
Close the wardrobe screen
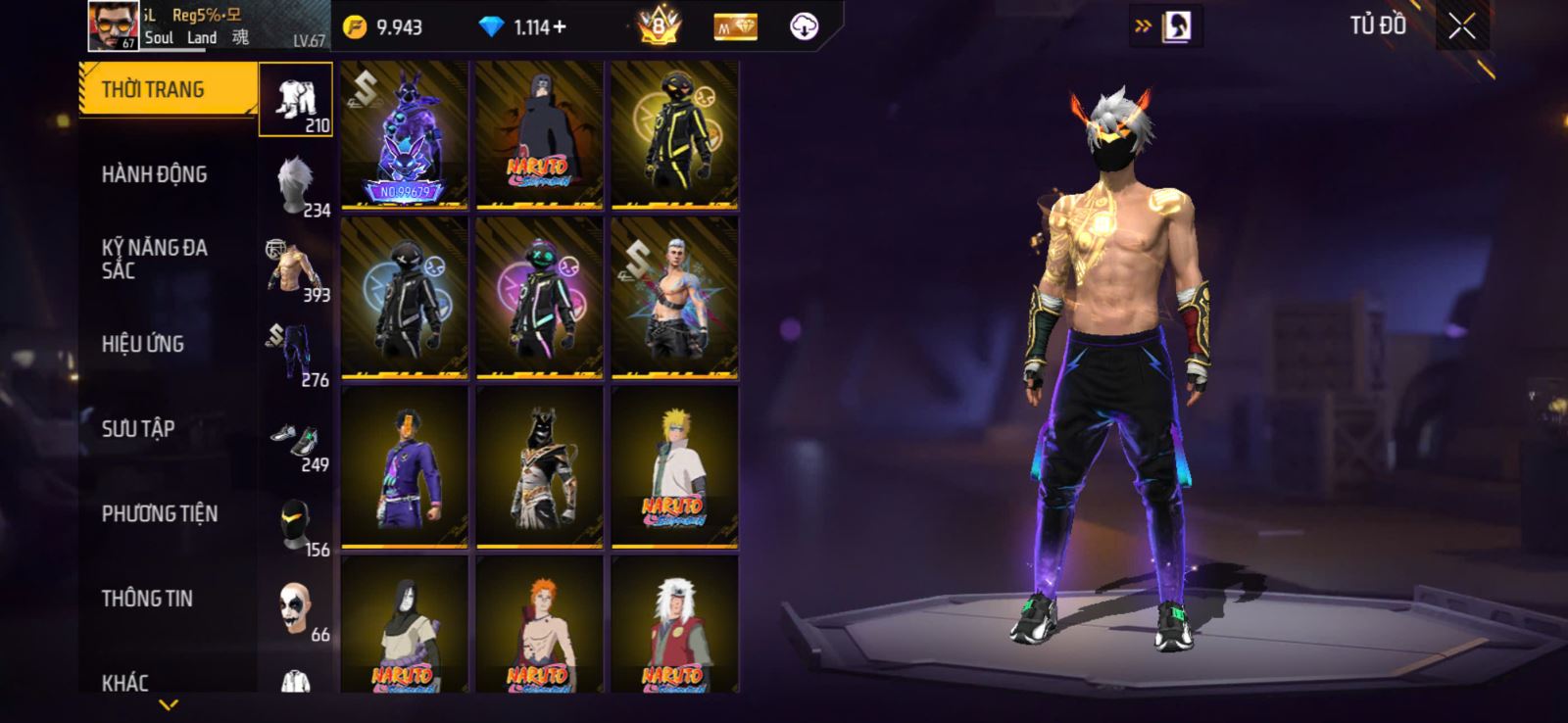click(x=1461, y=27)
